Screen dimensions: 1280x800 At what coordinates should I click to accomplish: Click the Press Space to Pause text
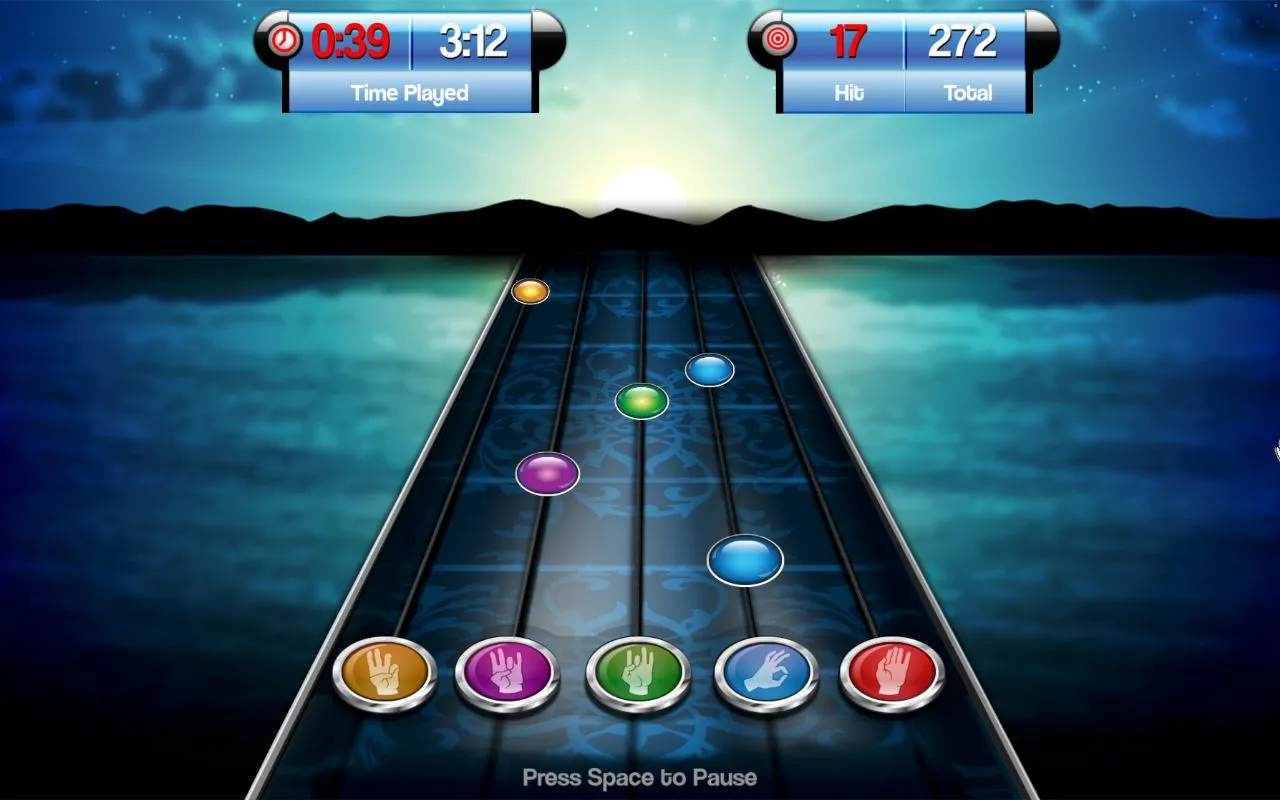coord(640,777)
